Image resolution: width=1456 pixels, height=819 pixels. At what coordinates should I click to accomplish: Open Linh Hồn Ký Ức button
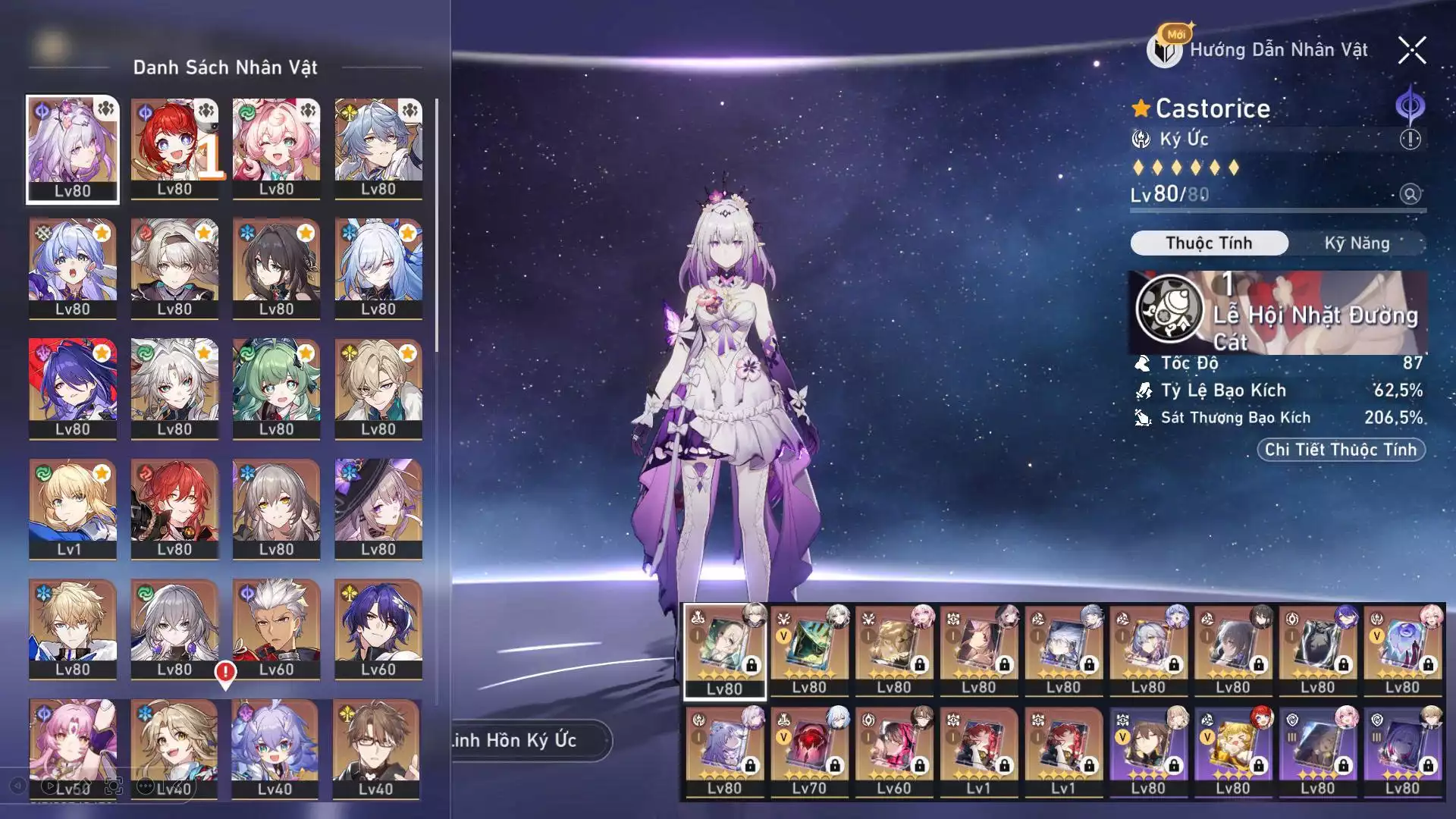tap(531, 740)
